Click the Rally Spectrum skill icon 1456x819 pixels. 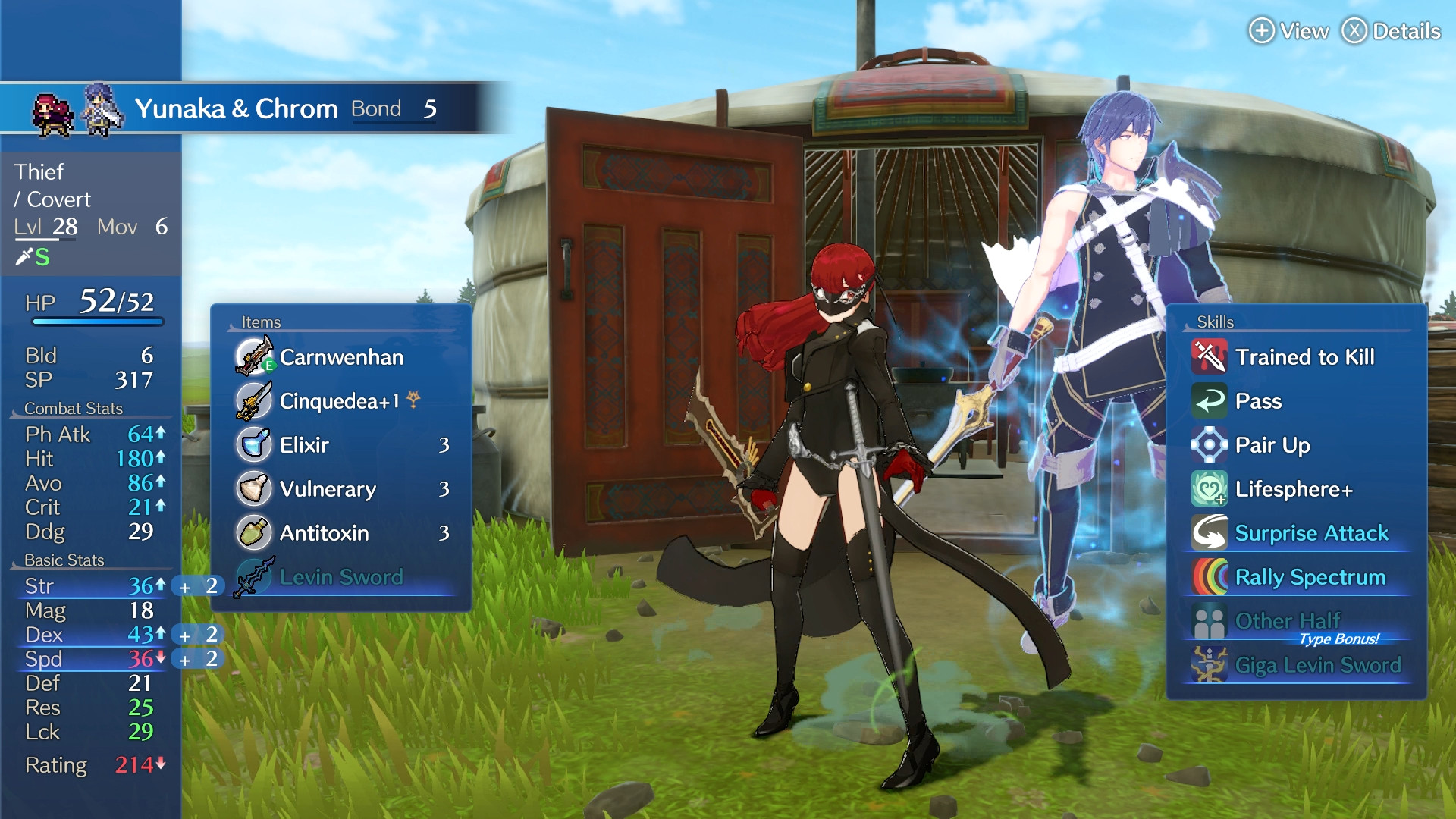pyautogui.click(x=1209, y=577)
